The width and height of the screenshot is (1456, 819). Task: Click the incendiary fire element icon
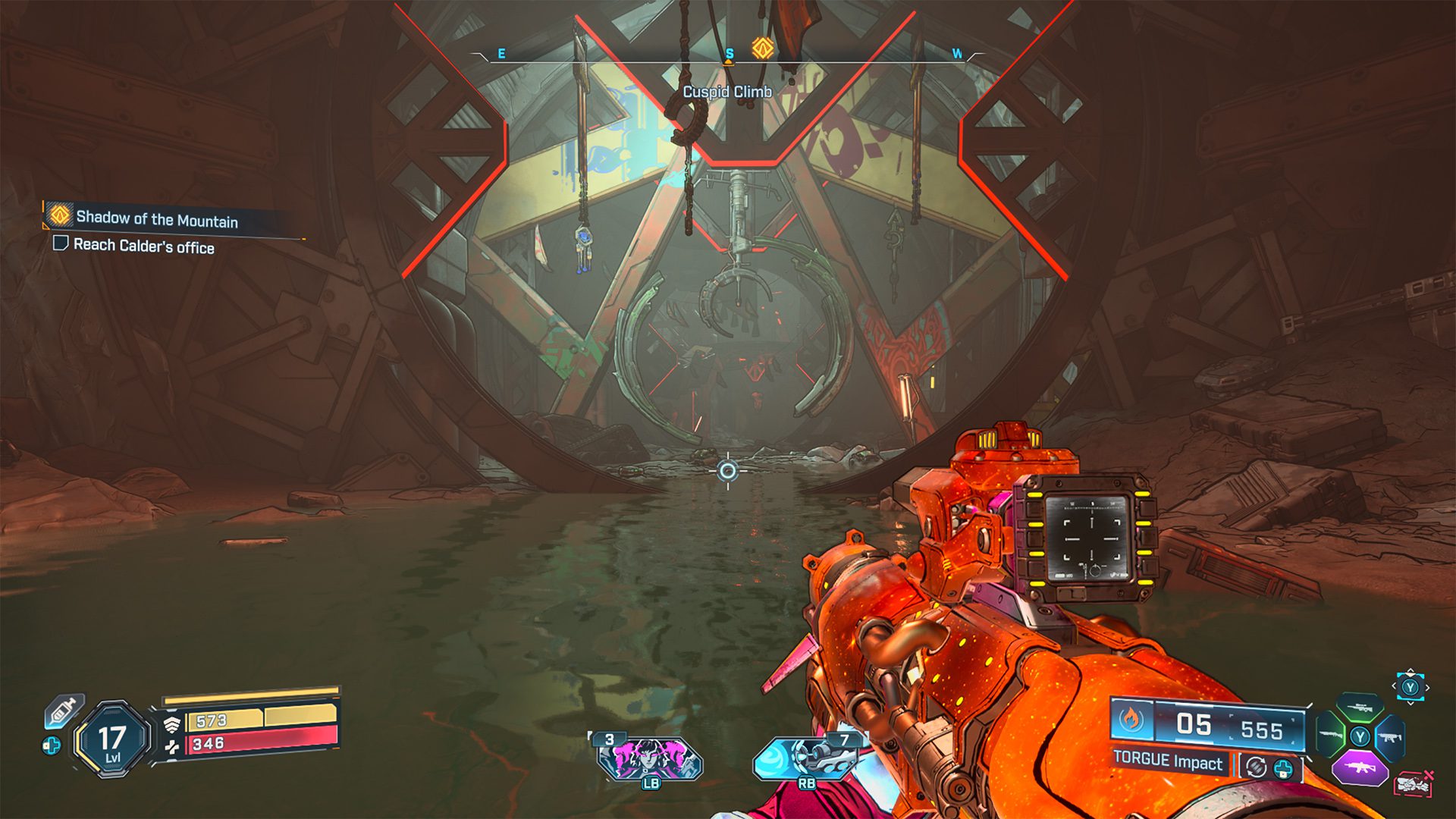click(x=1131, y=719)
